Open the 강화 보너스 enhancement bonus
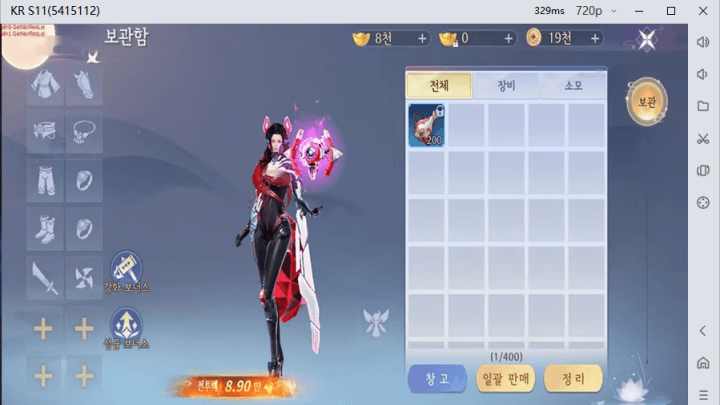This screenshot has height=405, width=720. click(126, 272)
